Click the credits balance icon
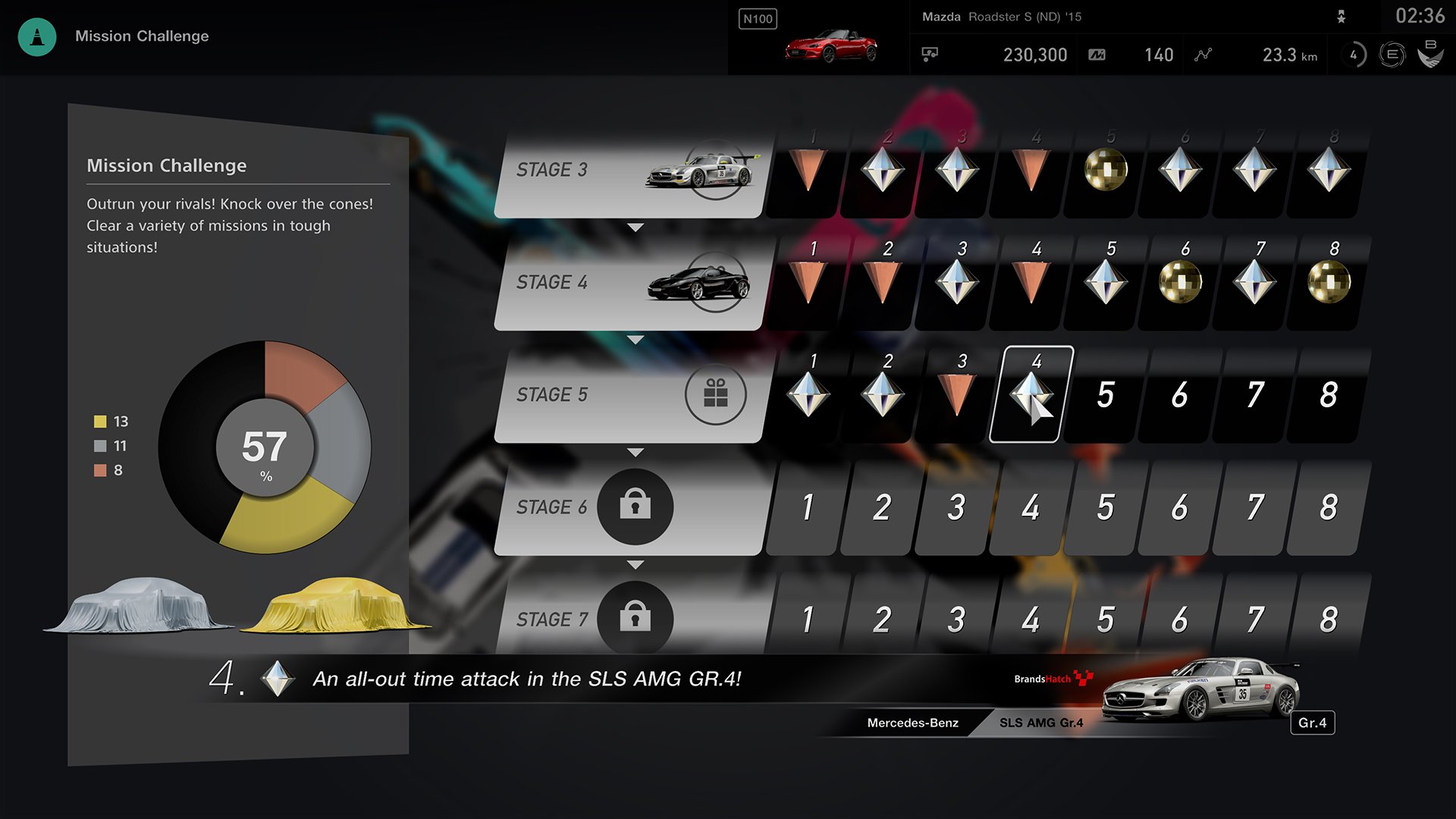 tap(930, 55)
